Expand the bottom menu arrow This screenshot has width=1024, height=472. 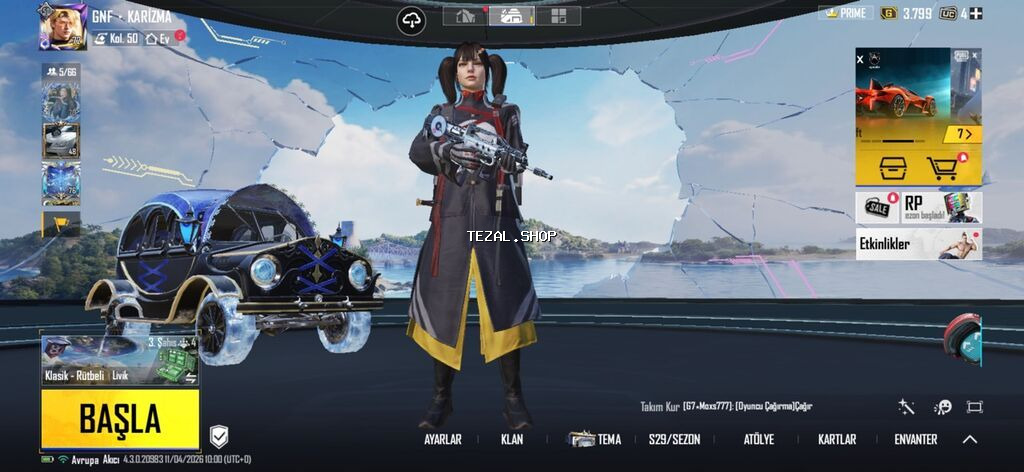tap(970, 439)
